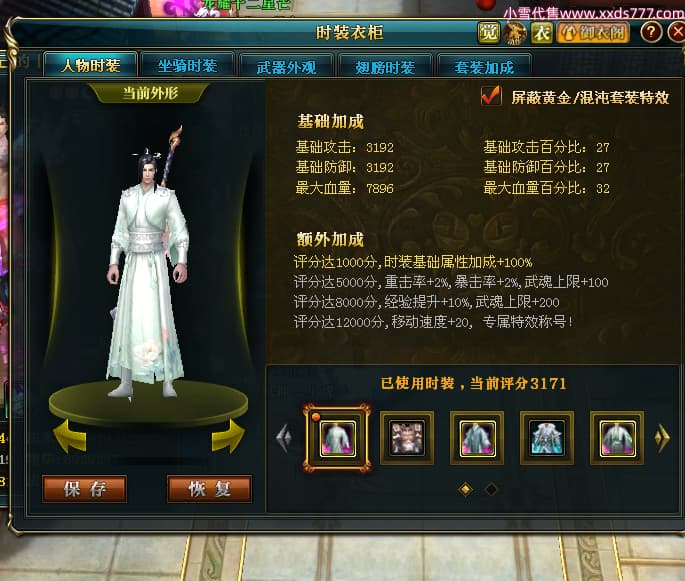Toggle the 屏蔽黄金/混沌套装特效 checkbox
The width and height of the screenshot is (685, 581).
point(491,96)
